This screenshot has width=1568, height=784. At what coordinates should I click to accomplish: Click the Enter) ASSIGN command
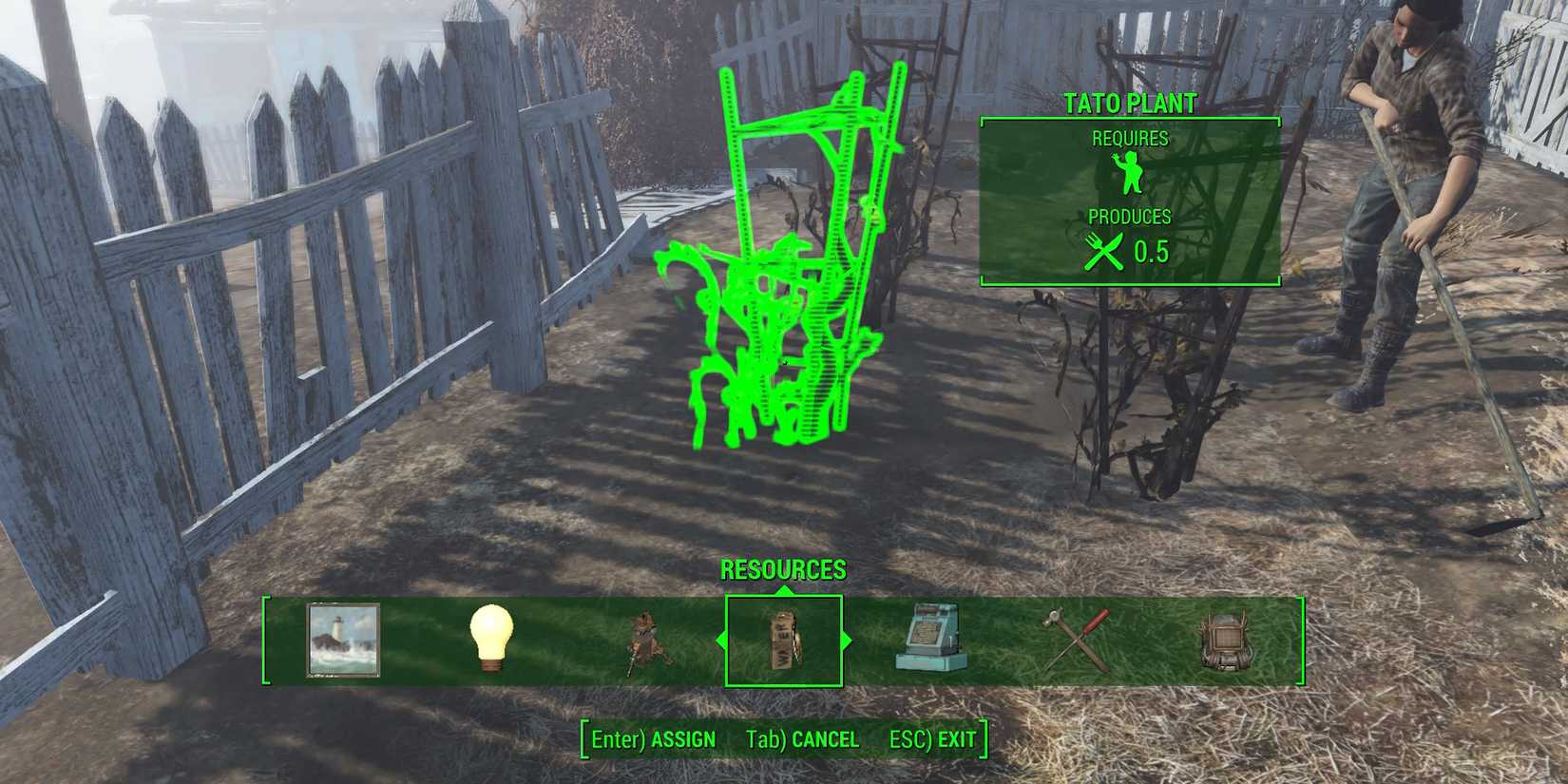[x=654, y=739]
